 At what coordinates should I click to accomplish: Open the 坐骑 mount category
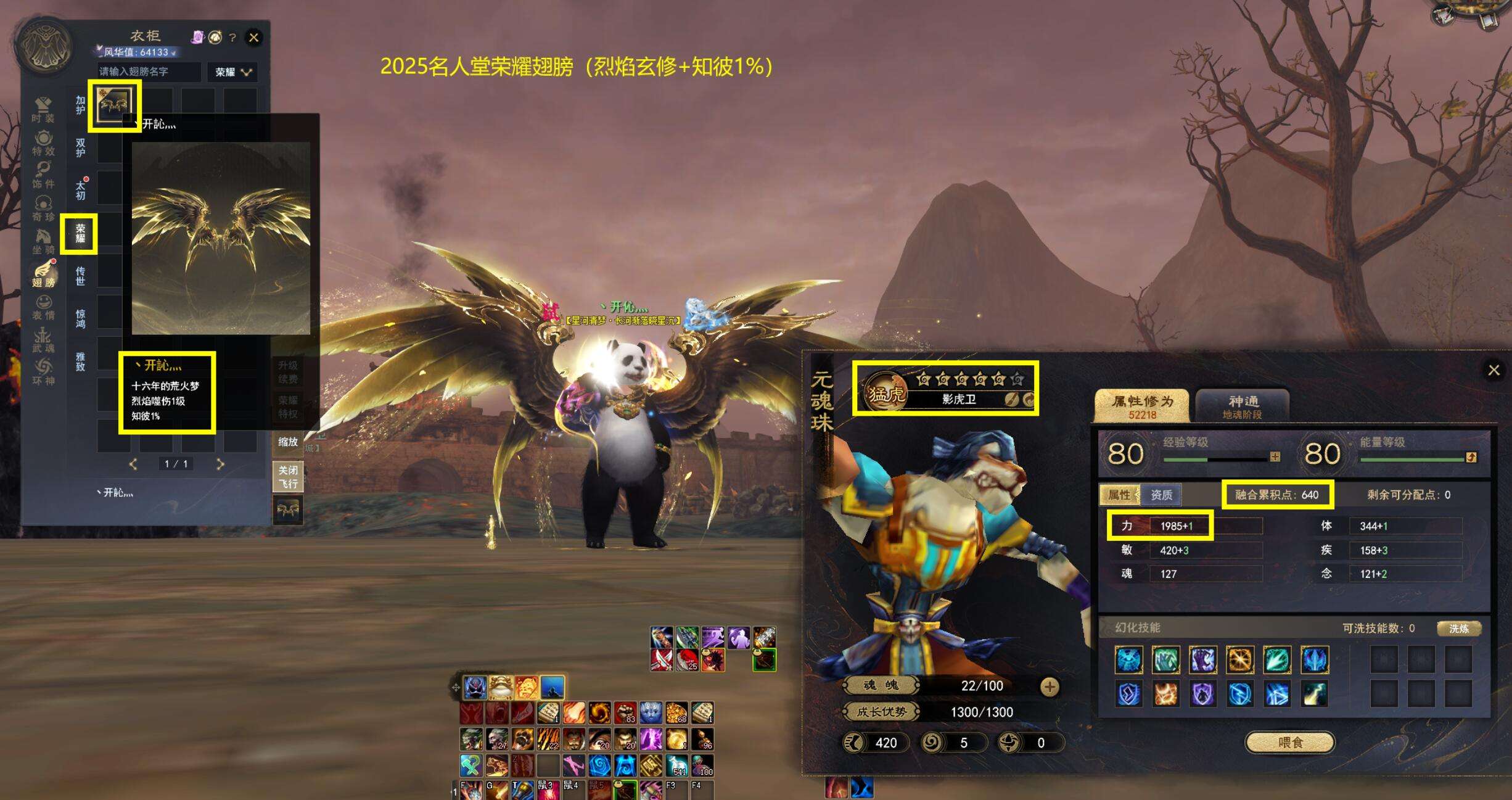(x=43, y=241)
